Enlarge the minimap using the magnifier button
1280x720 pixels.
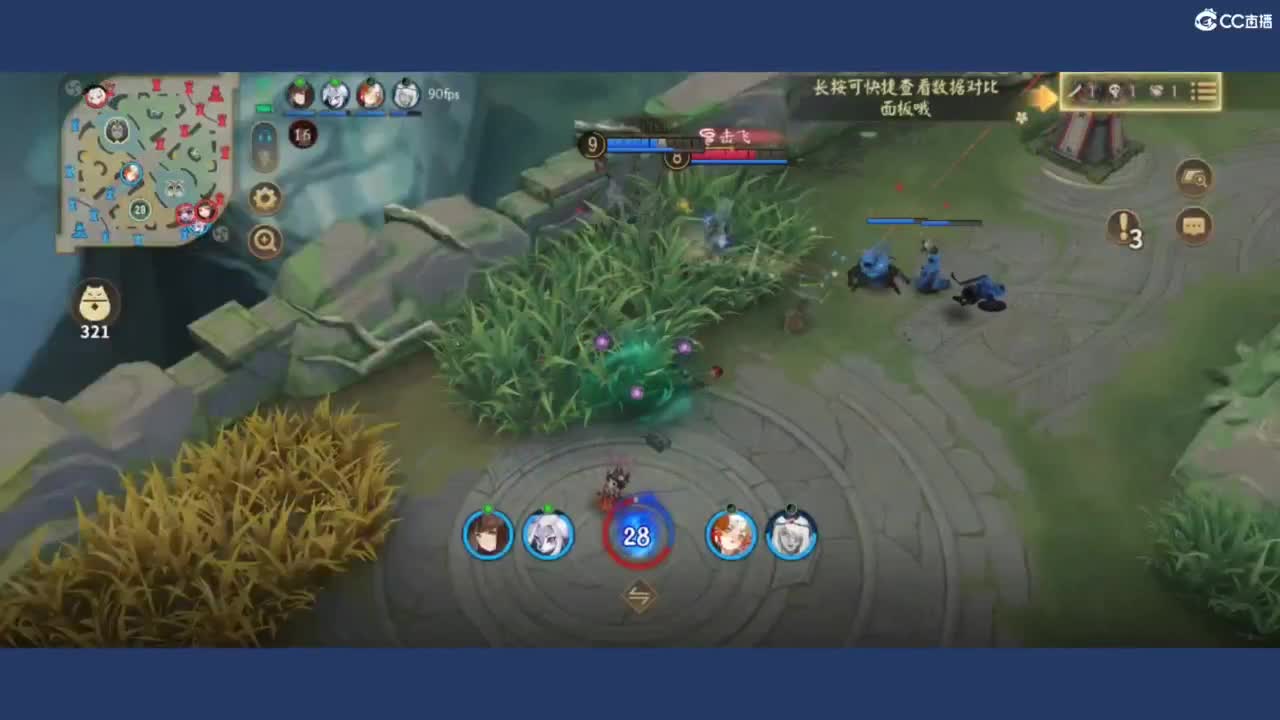coord(264,238)
